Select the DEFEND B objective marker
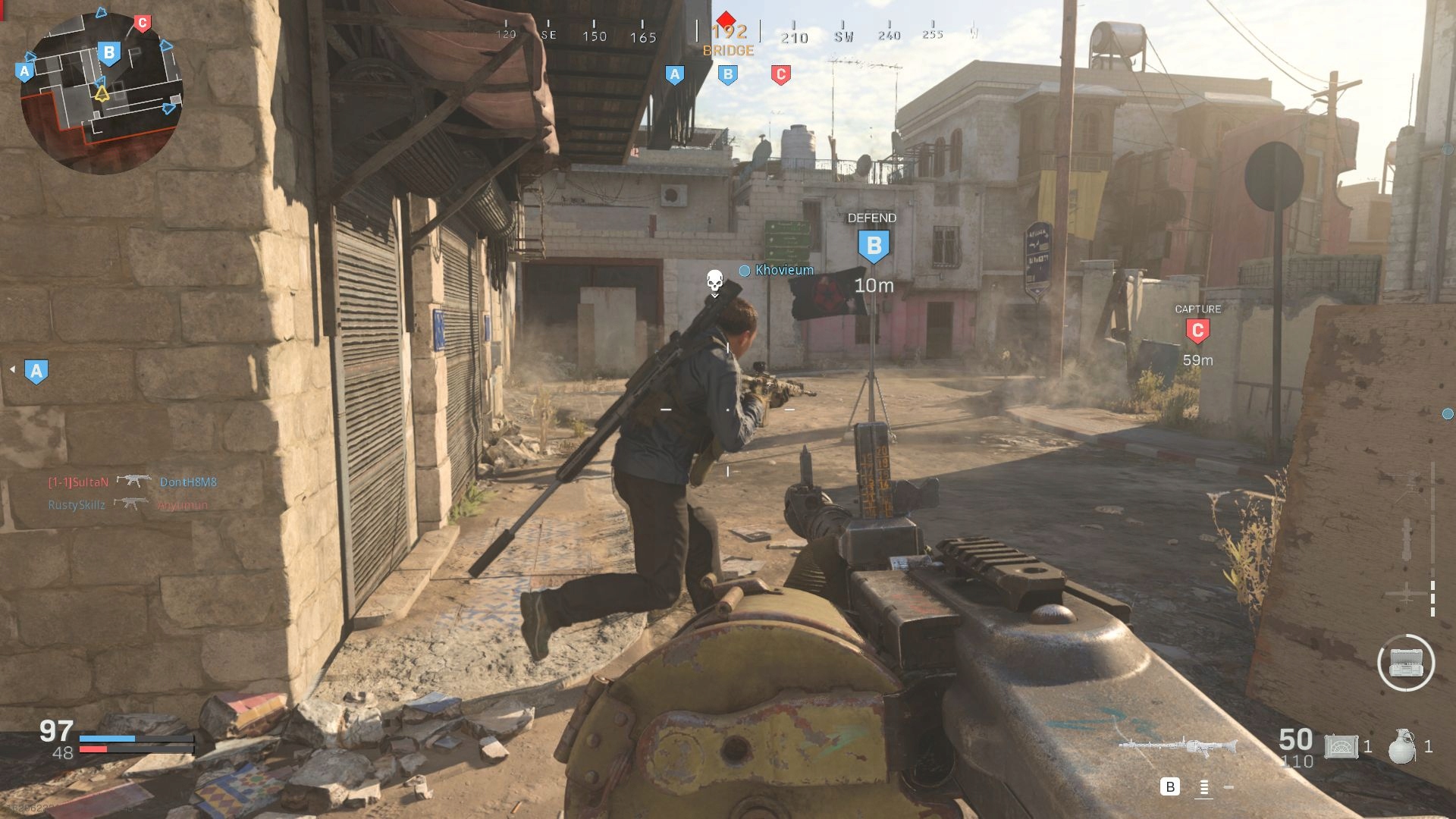1456x819 pixels. tap(874, 246)
